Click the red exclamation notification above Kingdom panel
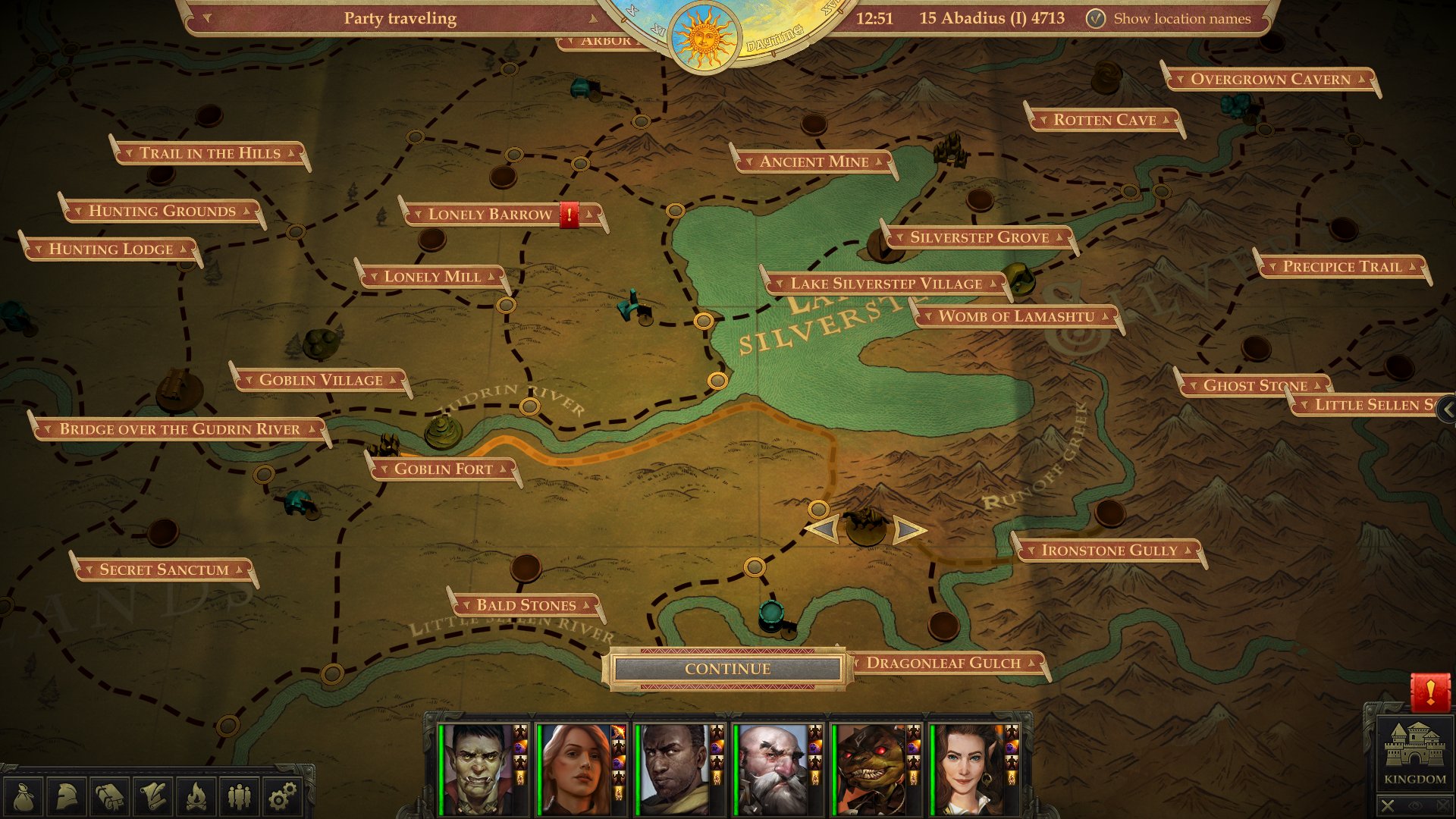1456x819 pixels. pyautogui.click(x=1429, y=692)
